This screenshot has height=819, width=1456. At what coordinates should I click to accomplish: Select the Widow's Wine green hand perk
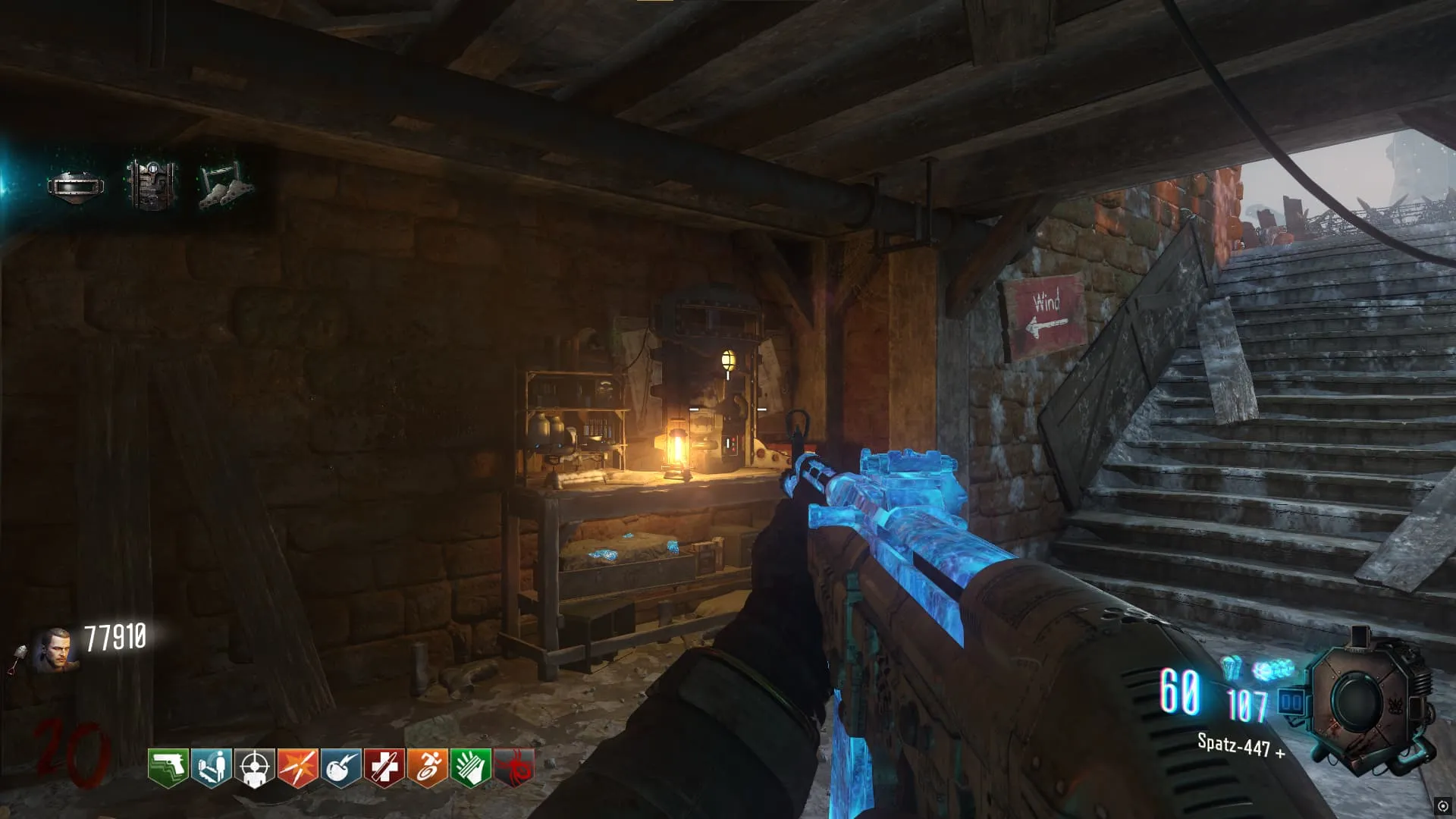[x=471, y=767]
